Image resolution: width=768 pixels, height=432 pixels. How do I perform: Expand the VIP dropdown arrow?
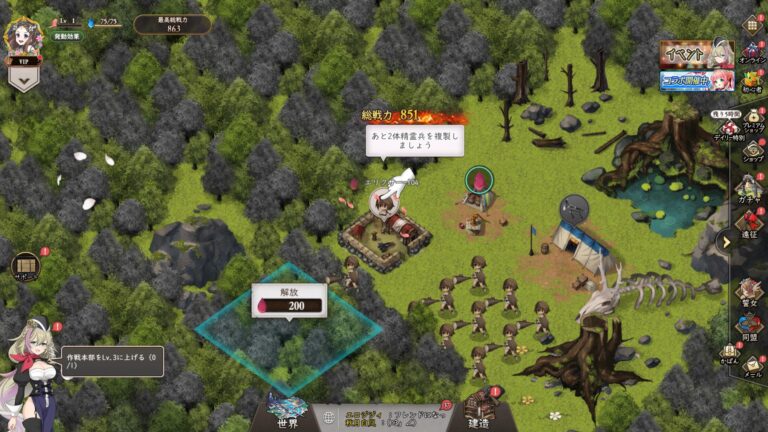pyautogui.click(x=23, y=81)
